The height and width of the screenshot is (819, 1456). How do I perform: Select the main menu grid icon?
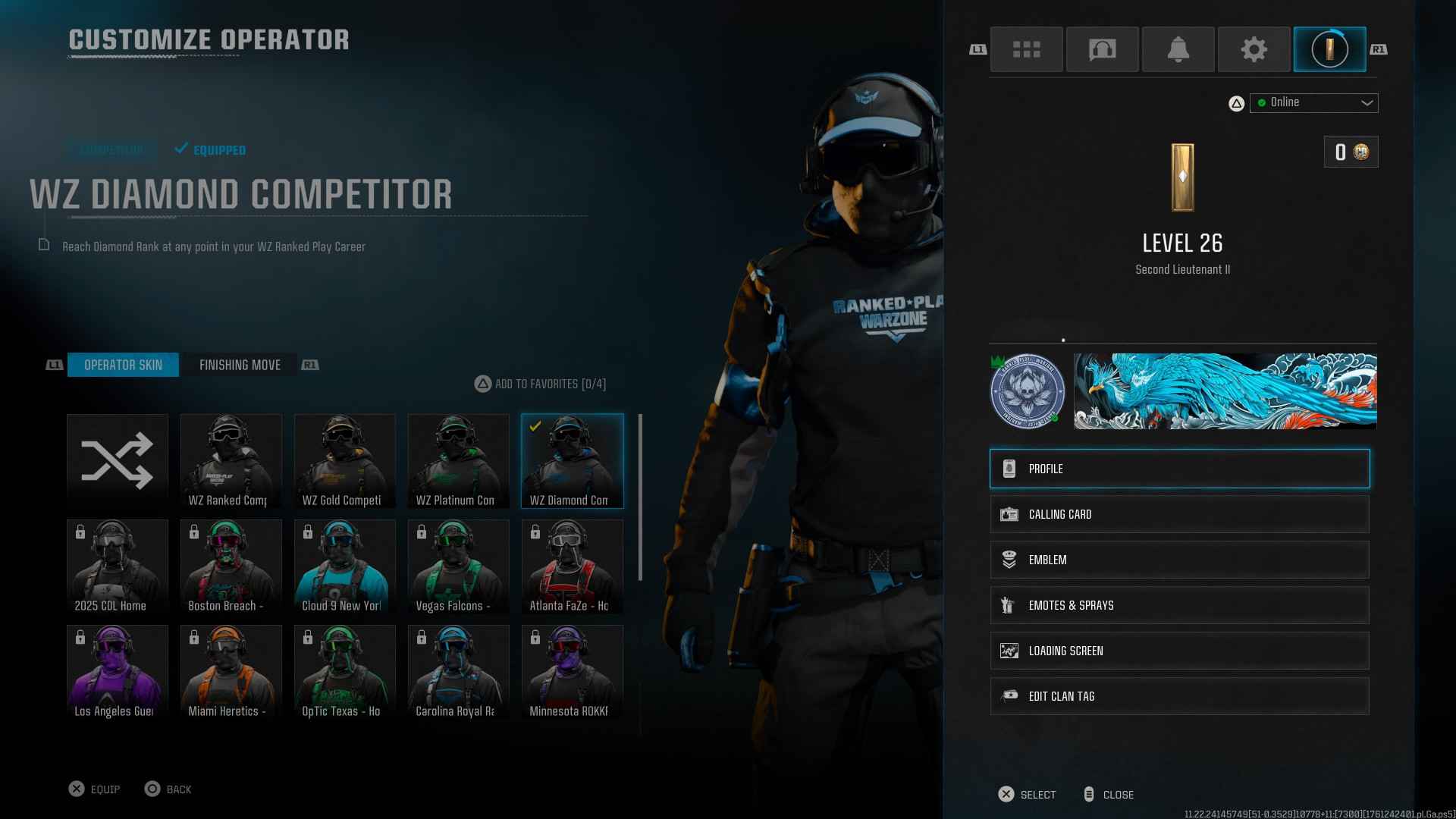pos(1026,49)
